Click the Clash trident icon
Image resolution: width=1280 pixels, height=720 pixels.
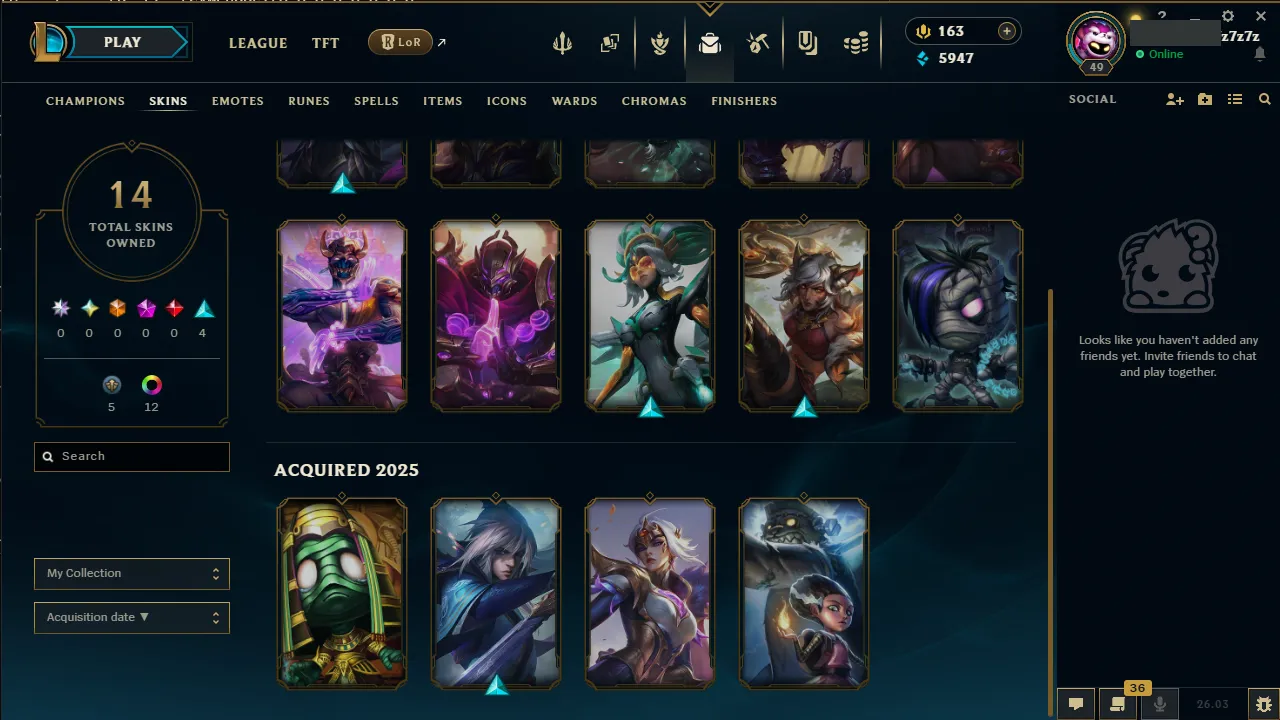point(562,43)
